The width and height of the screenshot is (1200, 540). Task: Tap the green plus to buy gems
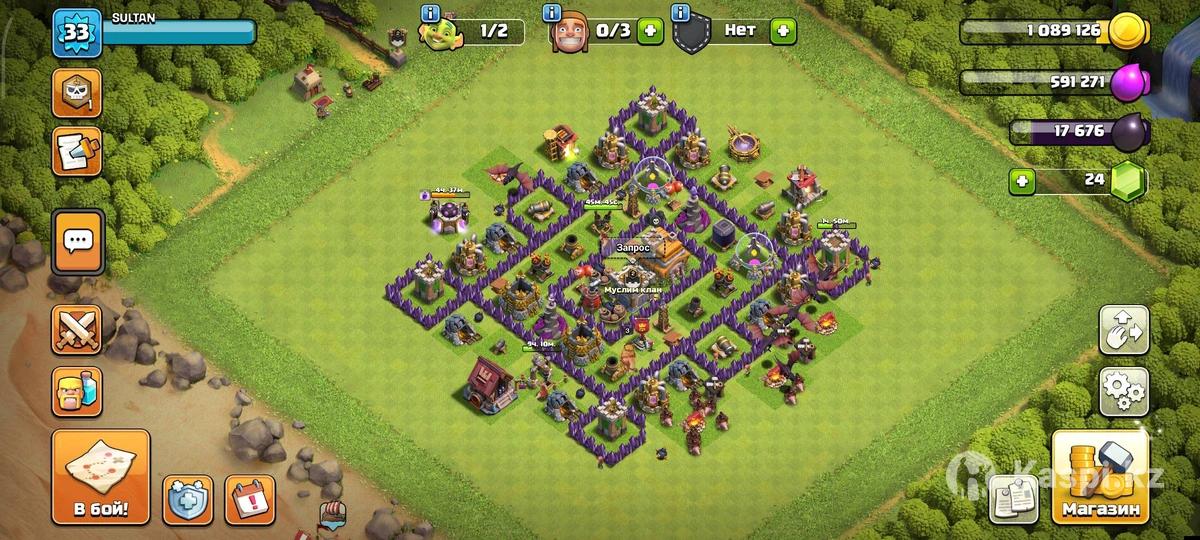click(x=1022, y=182)
